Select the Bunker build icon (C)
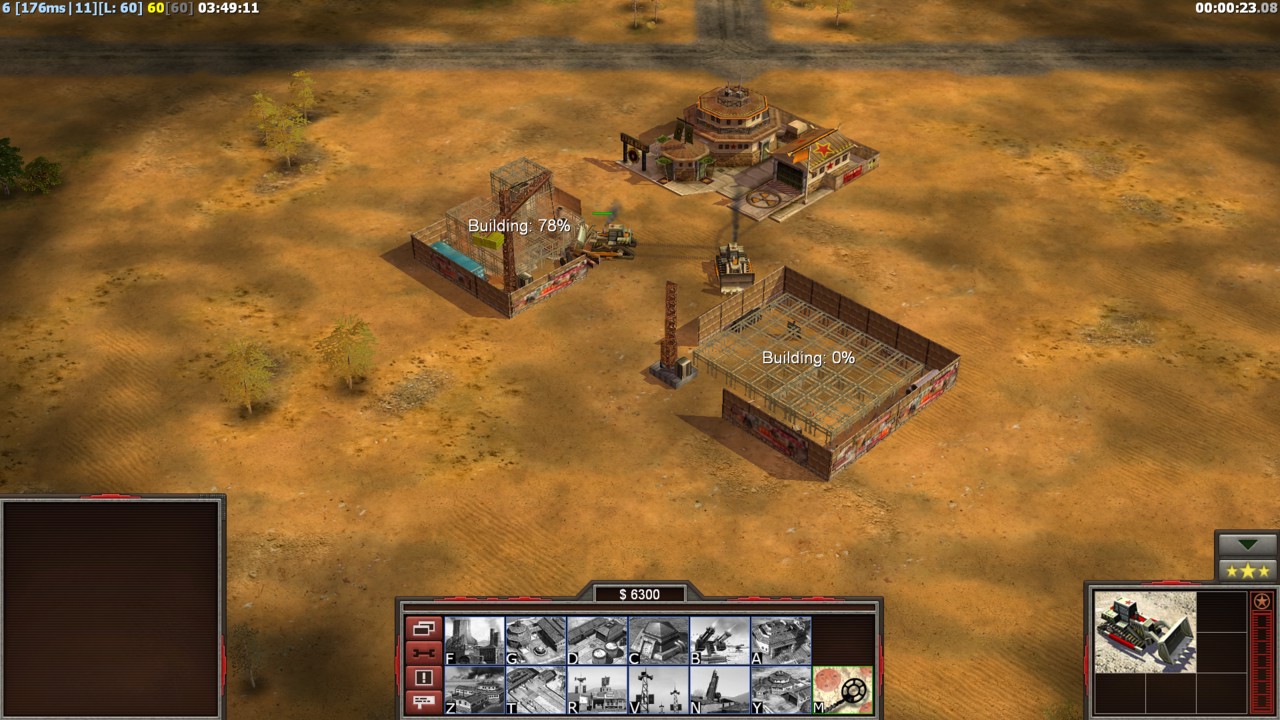Image resolution: width=1280 pixels, height=720 pixels. (x=658, y=640)
